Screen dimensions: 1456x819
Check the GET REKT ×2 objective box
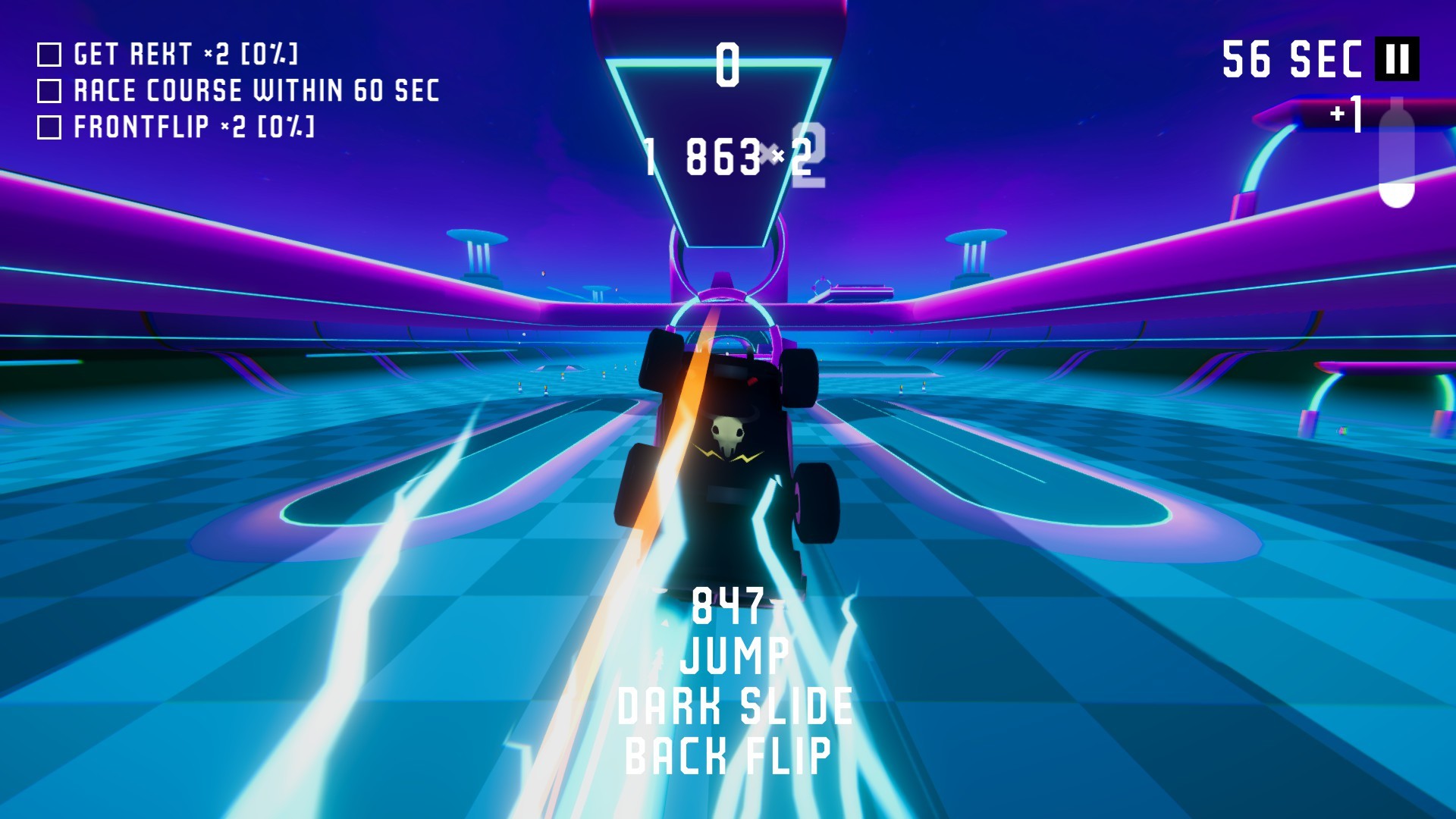[x=49, y=55]
